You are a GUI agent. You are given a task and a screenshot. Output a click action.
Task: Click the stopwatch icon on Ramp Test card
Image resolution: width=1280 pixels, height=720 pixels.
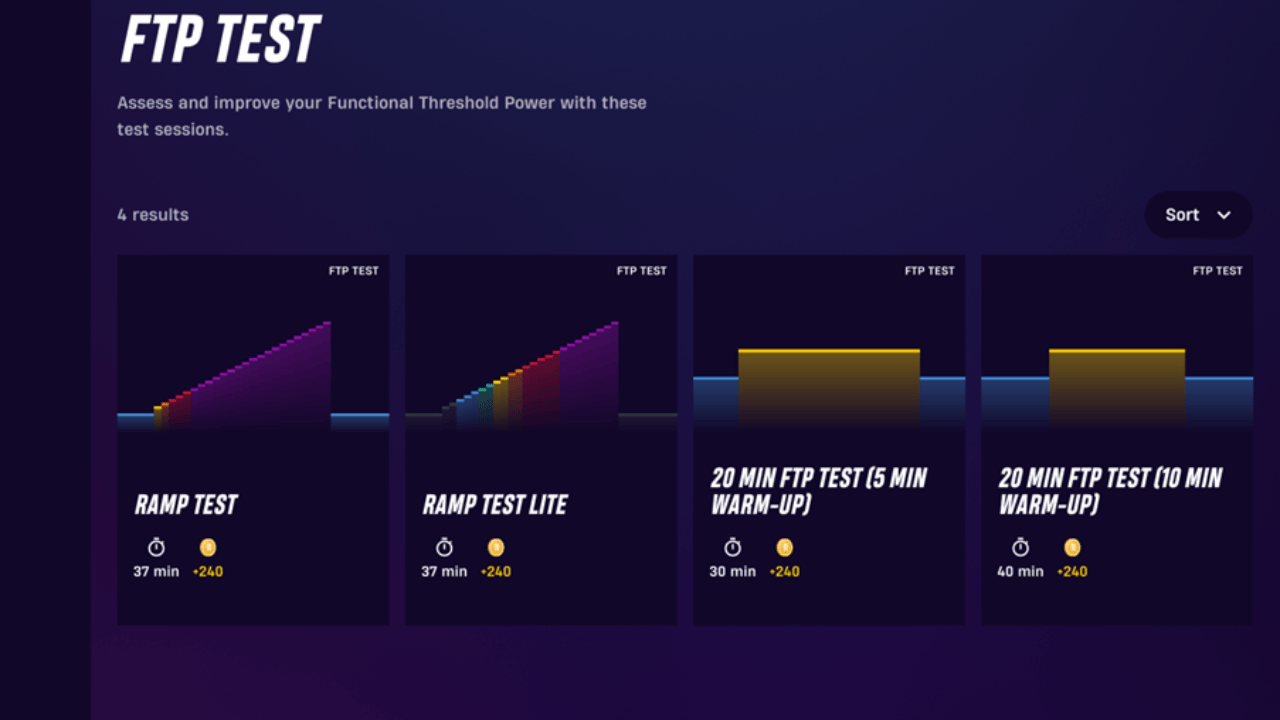pyautogui.click(x=155, y=547)
